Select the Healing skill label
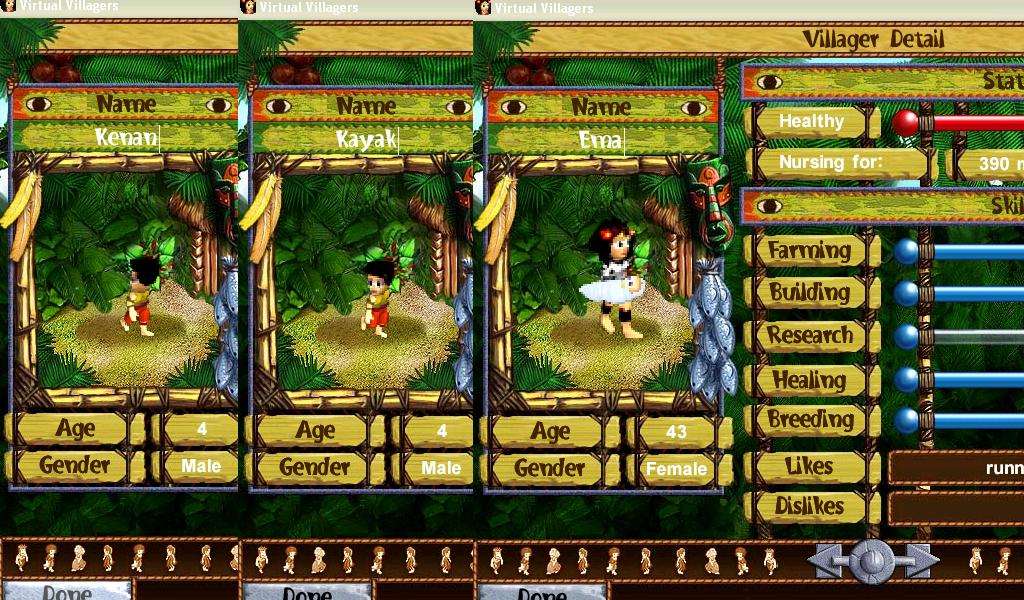The height and width of the screenshot is (600, 1024). [x=809, y=380]
